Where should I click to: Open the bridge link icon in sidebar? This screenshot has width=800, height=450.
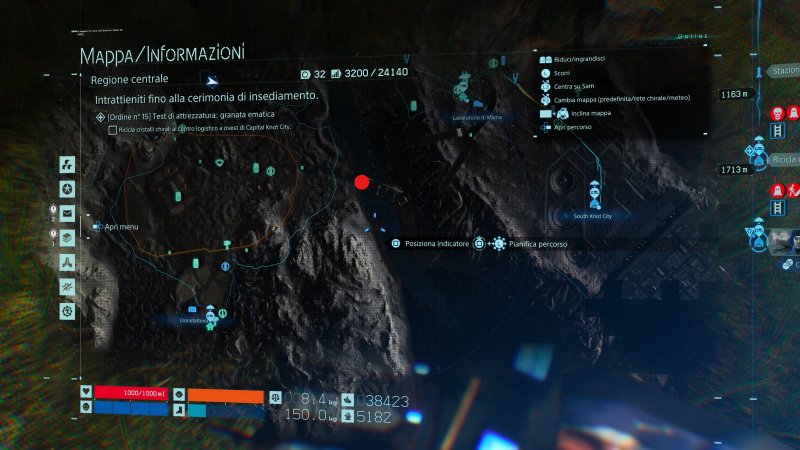tap(67, 262)
